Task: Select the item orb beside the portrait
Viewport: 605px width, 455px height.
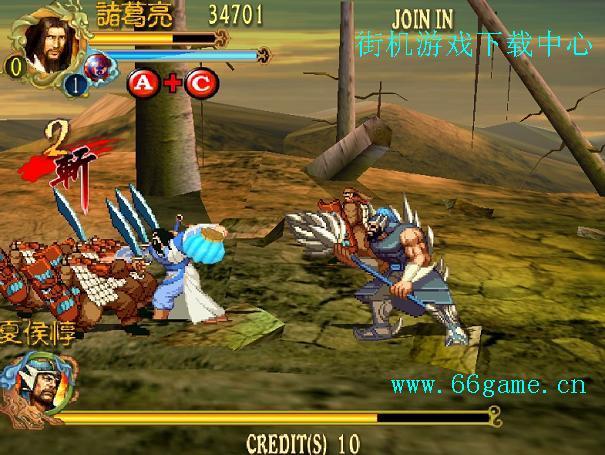Action: (x=99, y=68)
